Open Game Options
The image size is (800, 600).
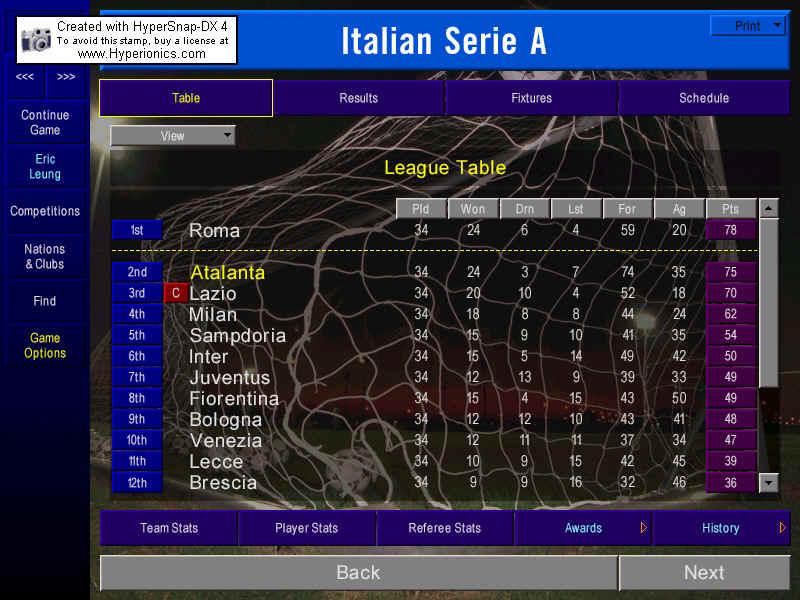[45, 345]
